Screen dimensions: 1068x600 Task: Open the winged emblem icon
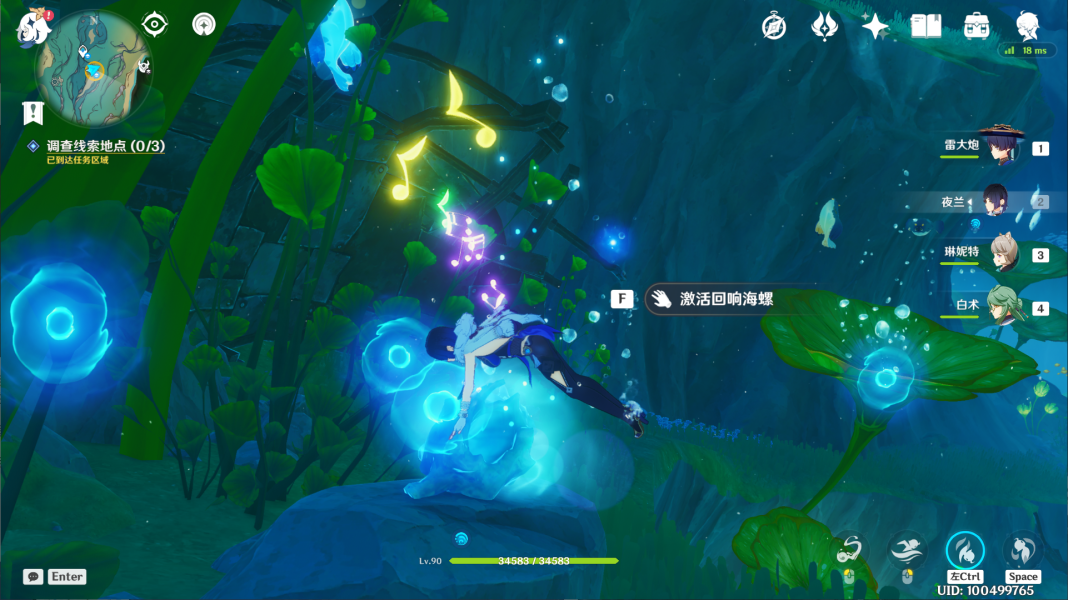click(824, 26)
